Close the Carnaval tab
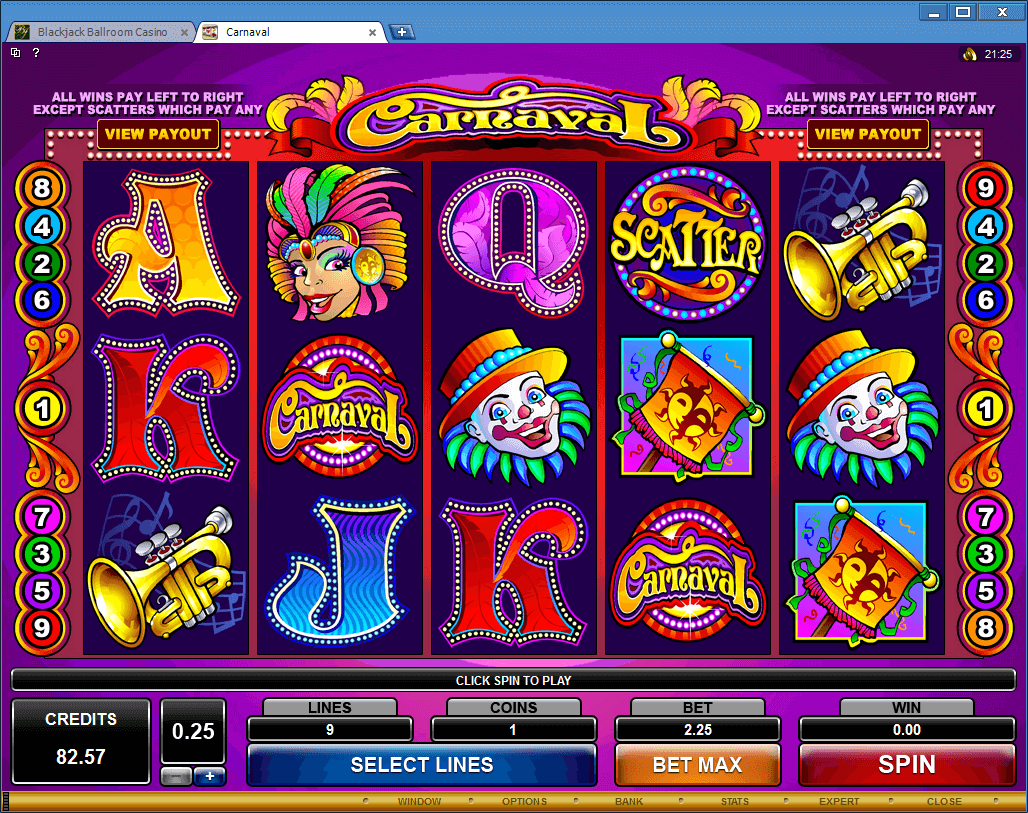This screenshot has width=1028, height=813. 373,32
